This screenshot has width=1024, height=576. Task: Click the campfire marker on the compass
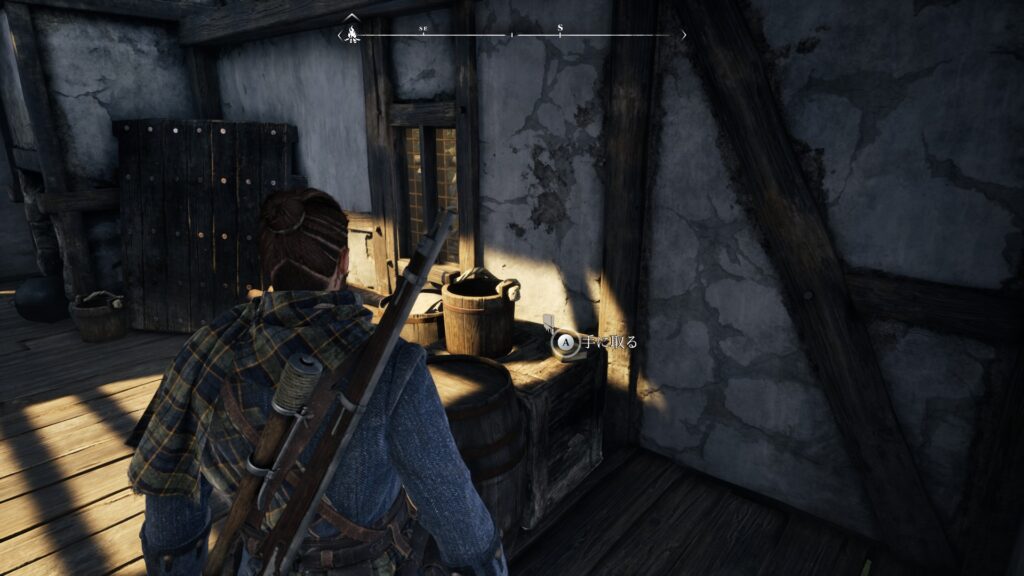tap(352, 34)
